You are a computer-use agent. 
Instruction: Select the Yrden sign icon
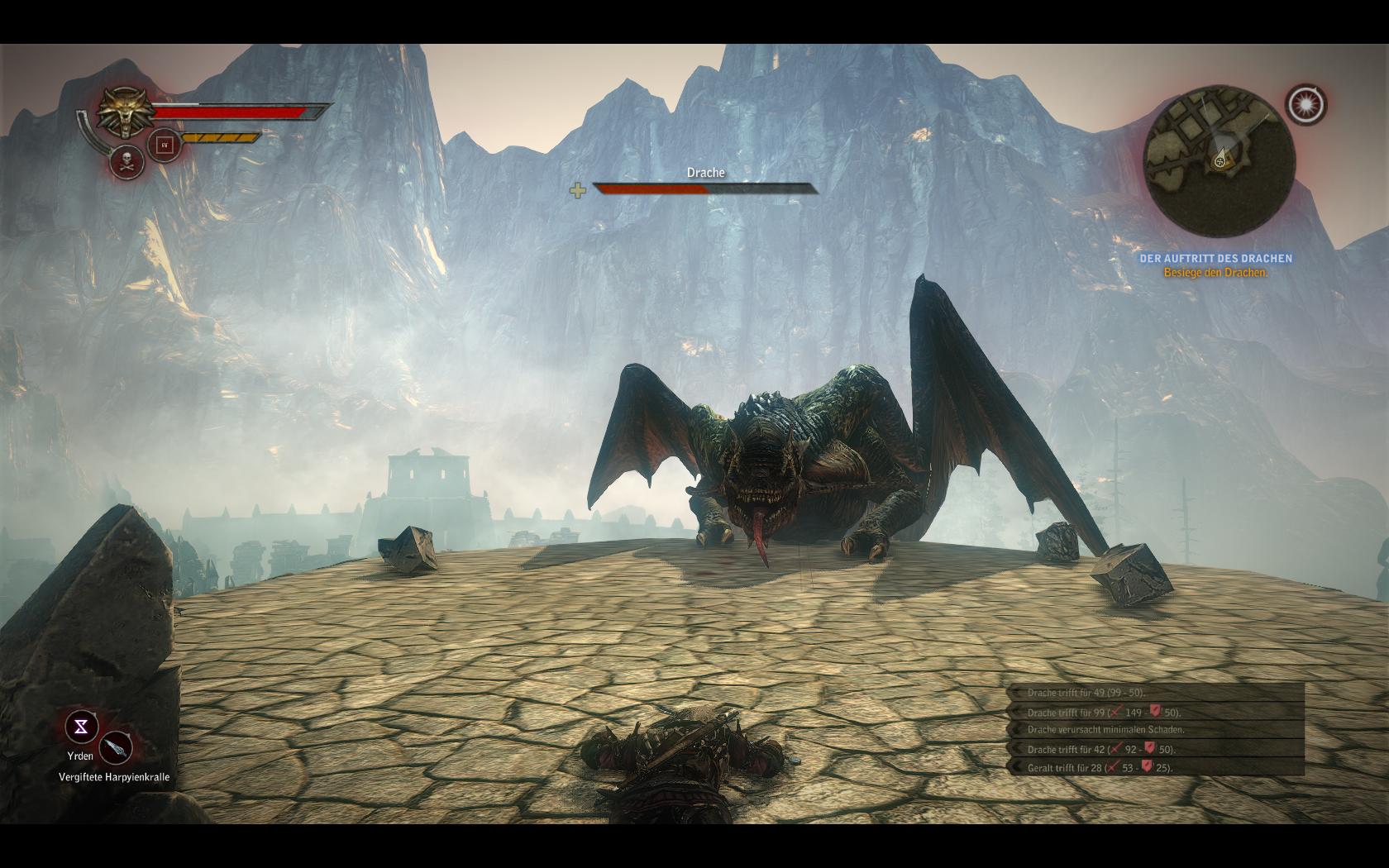click(82, 727)
